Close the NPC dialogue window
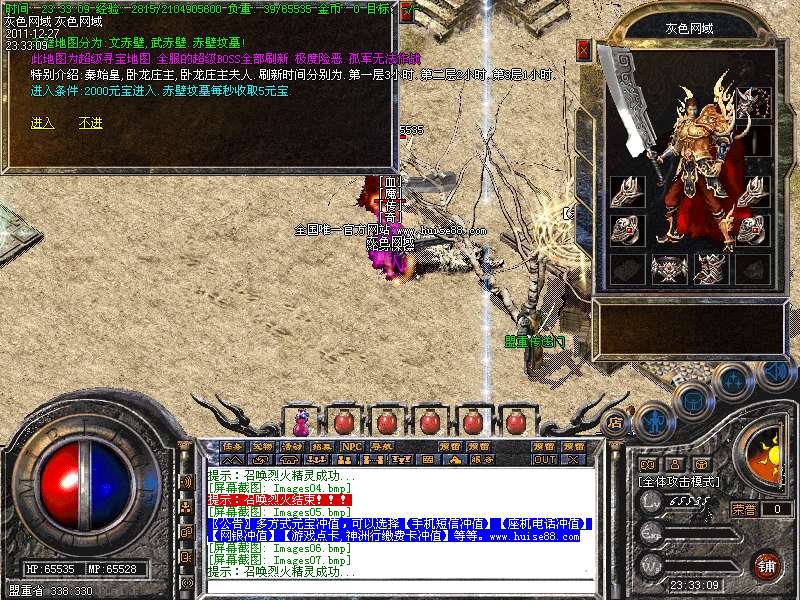 pyautogui.click(x=408, y=11)
